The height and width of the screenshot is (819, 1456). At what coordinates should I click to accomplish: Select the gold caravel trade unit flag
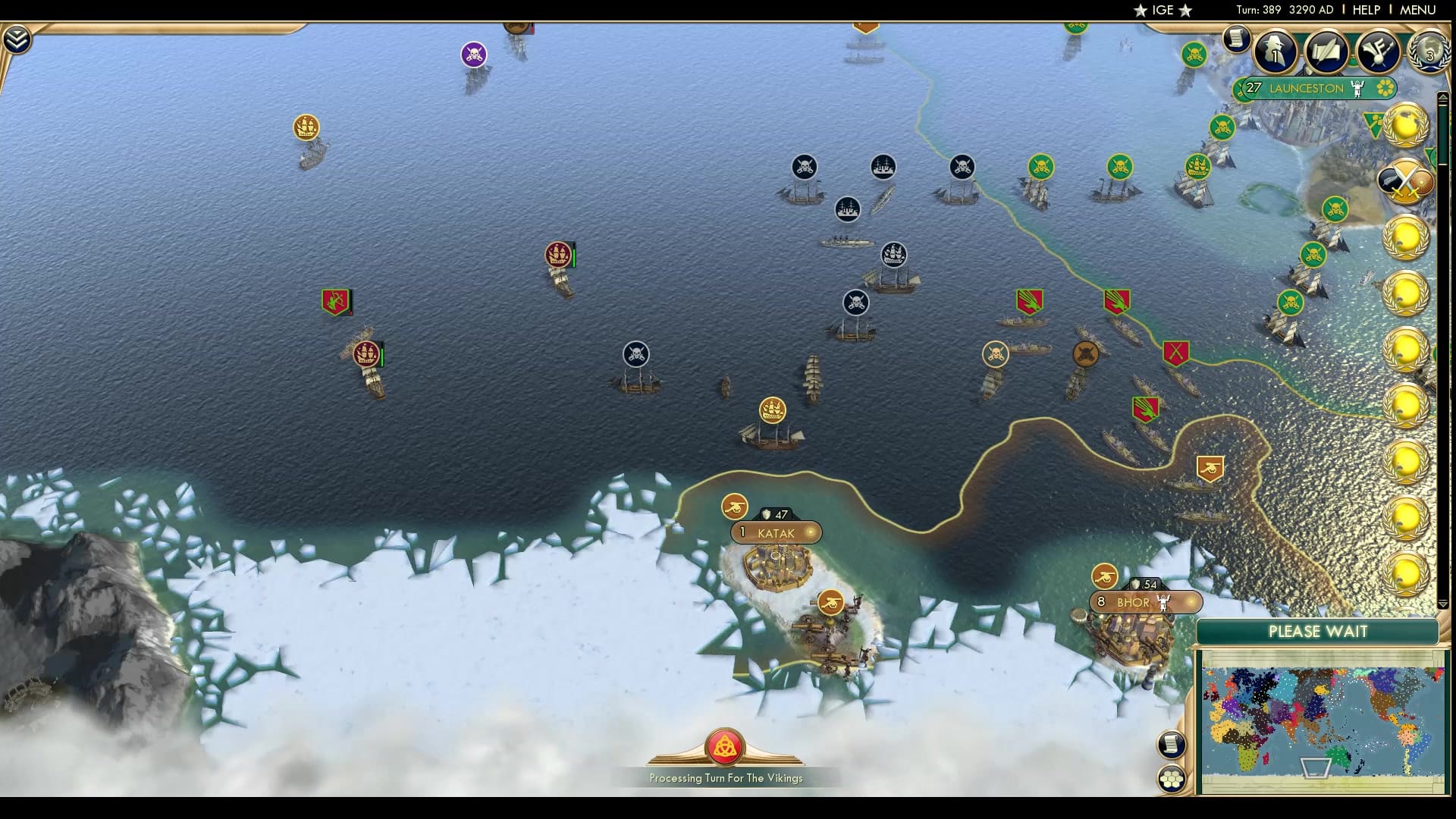tap(771, 409)
